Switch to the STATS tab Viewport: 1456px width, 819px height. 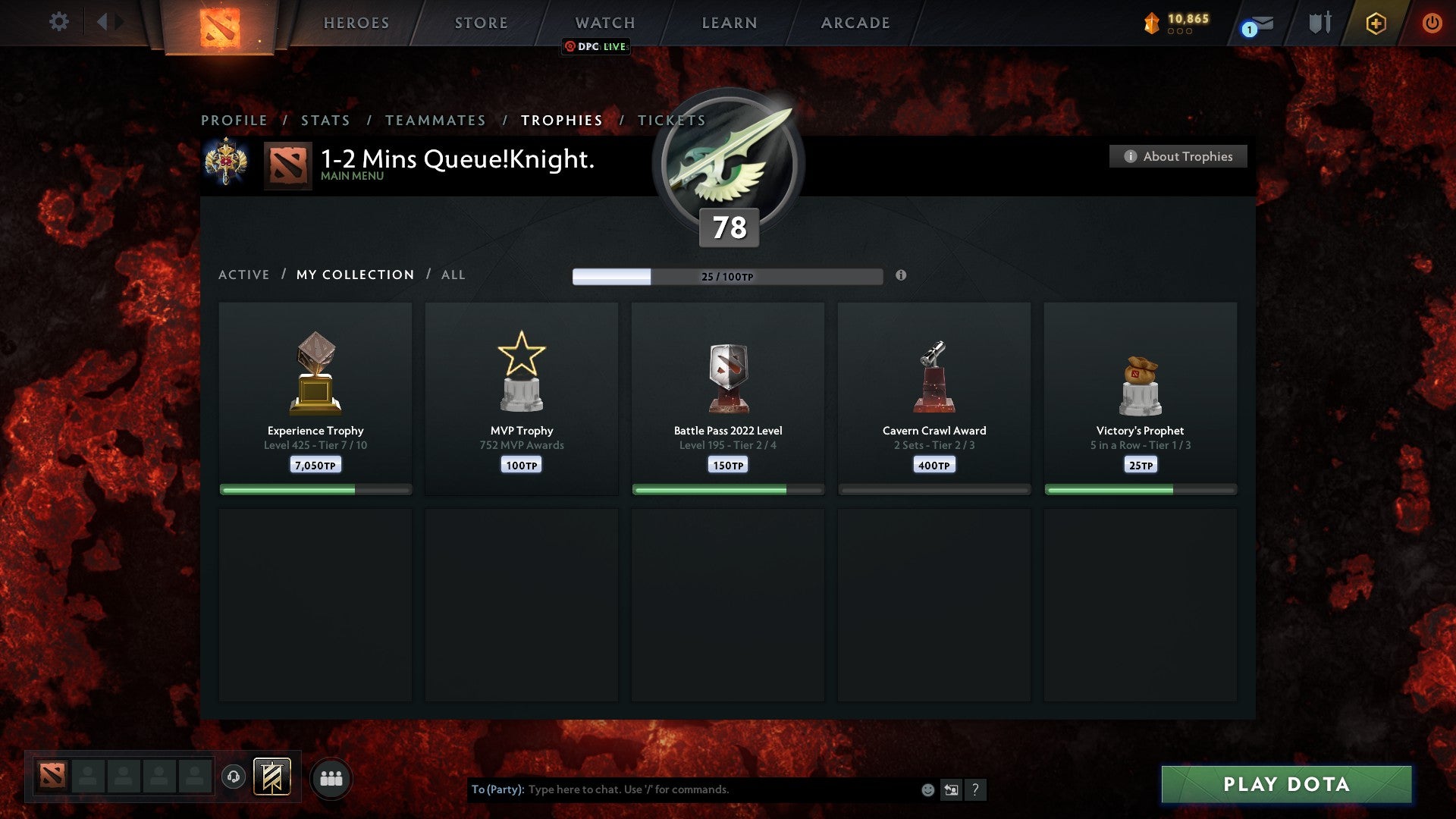coord(325,120)
